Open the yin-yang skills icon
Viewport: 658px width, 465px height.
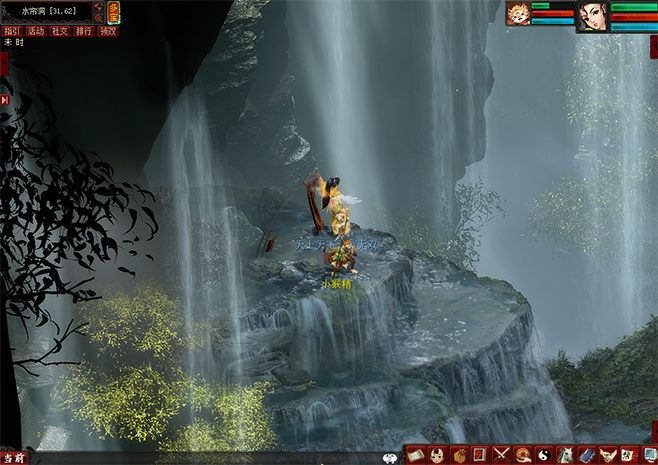[x=544, y=455]
